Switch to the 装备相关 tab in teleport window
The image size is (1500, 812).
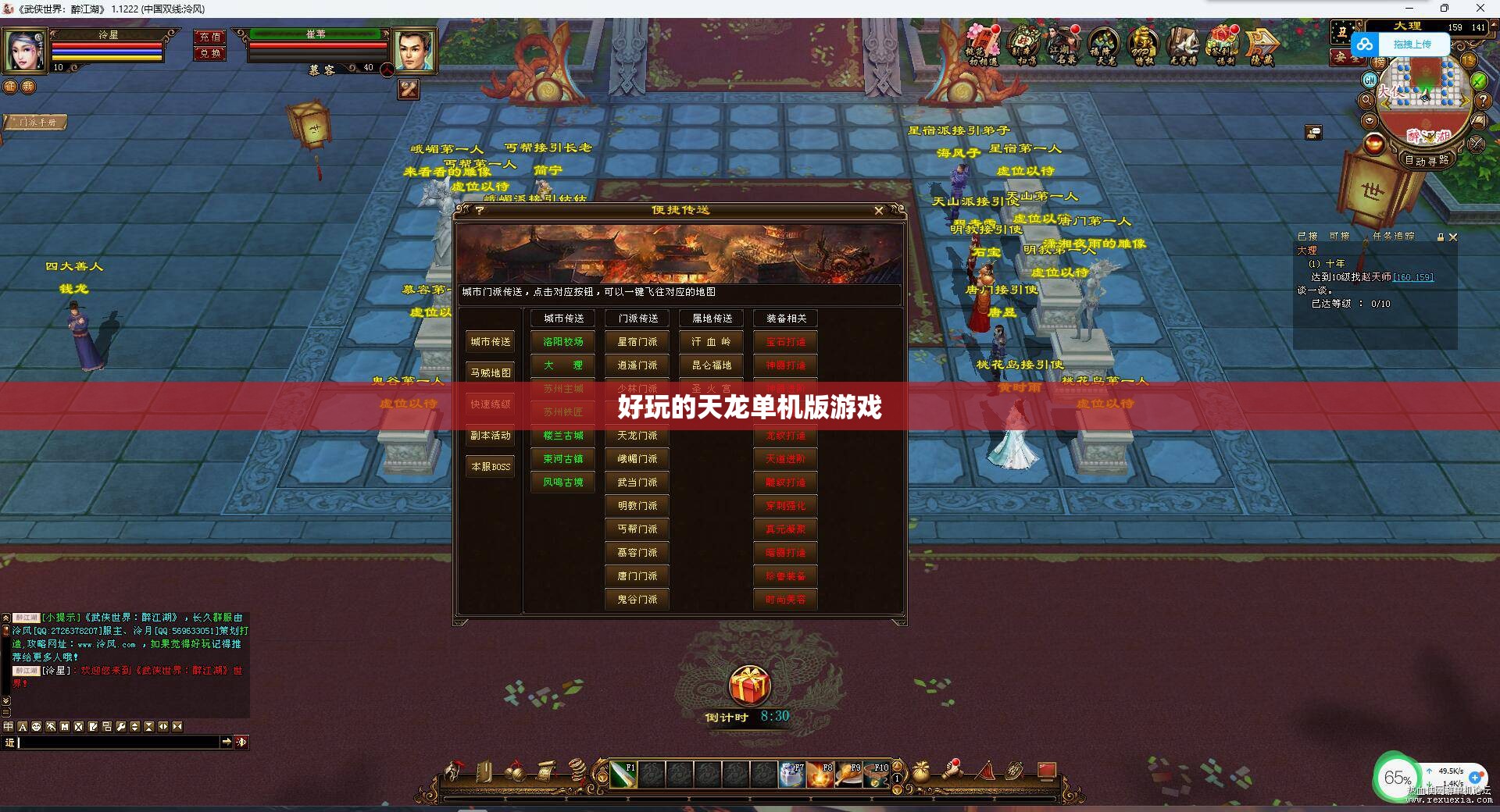[x=785, y=319]
